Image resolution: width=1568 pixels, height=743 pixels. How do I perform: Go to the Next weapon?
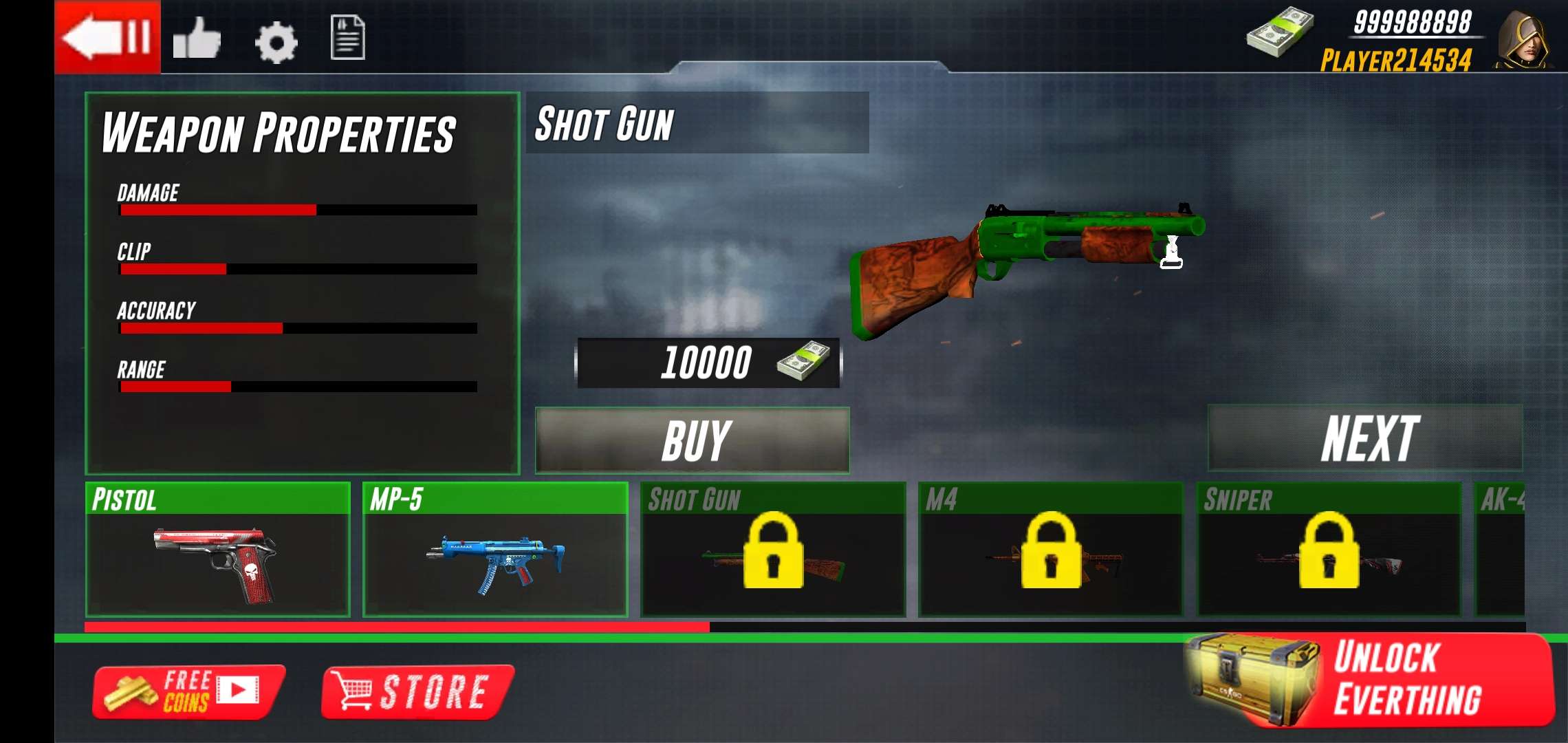click(1365, 438)
